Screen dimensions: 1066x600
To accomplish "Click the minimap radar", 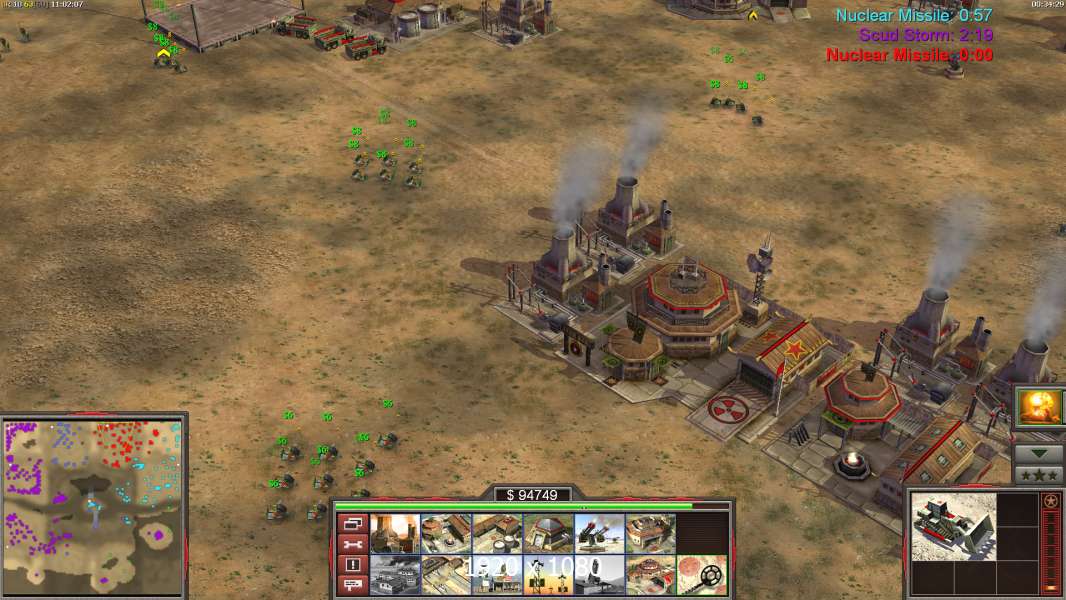I will 93,505.
